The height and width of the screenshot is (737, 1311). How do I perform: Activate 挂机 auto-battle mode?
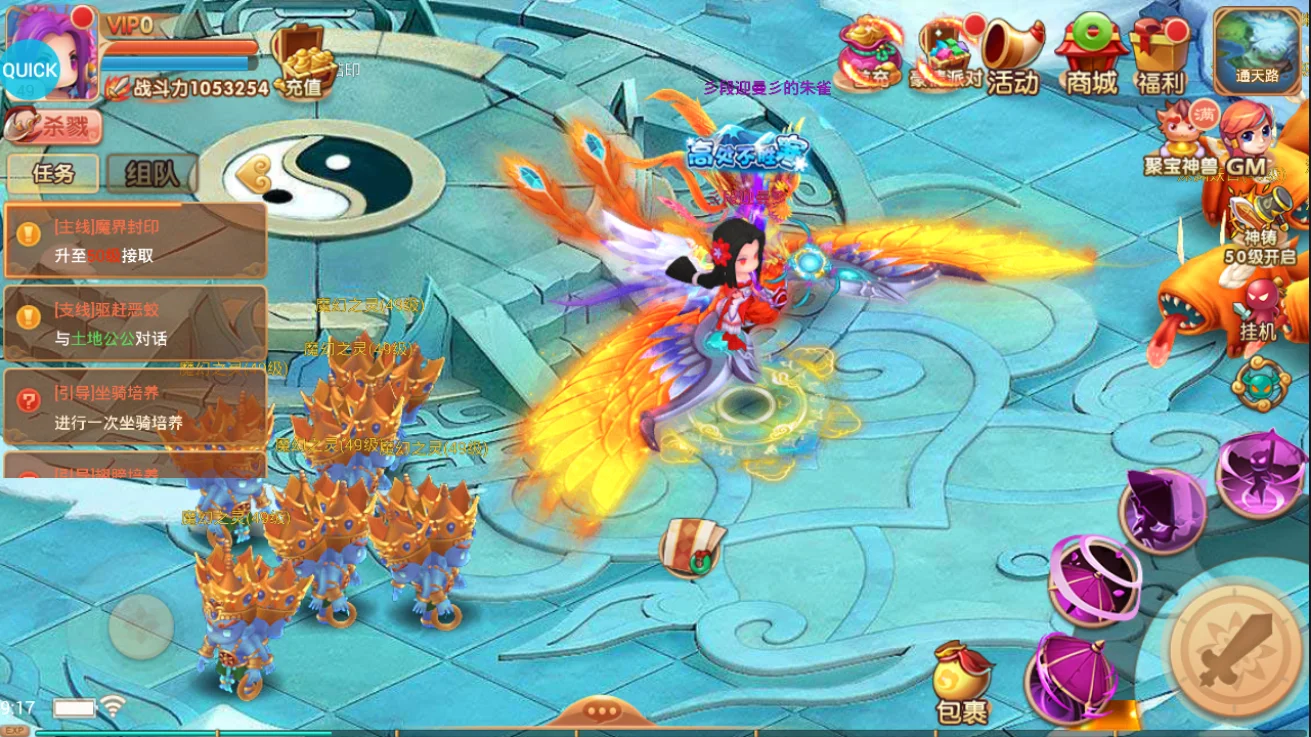[1258, 310]
